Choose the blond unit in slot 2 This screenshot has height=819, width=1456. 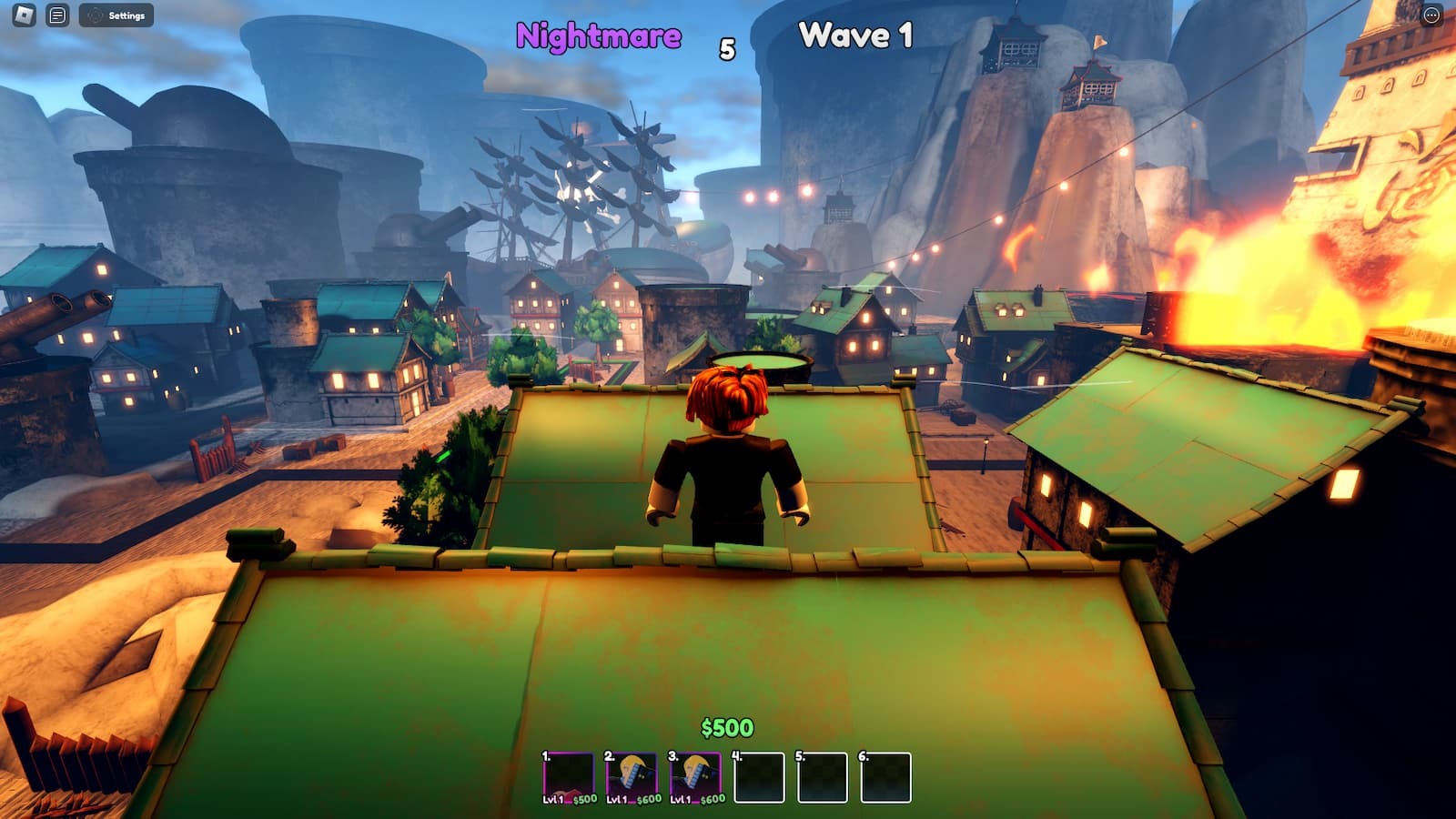632,776
